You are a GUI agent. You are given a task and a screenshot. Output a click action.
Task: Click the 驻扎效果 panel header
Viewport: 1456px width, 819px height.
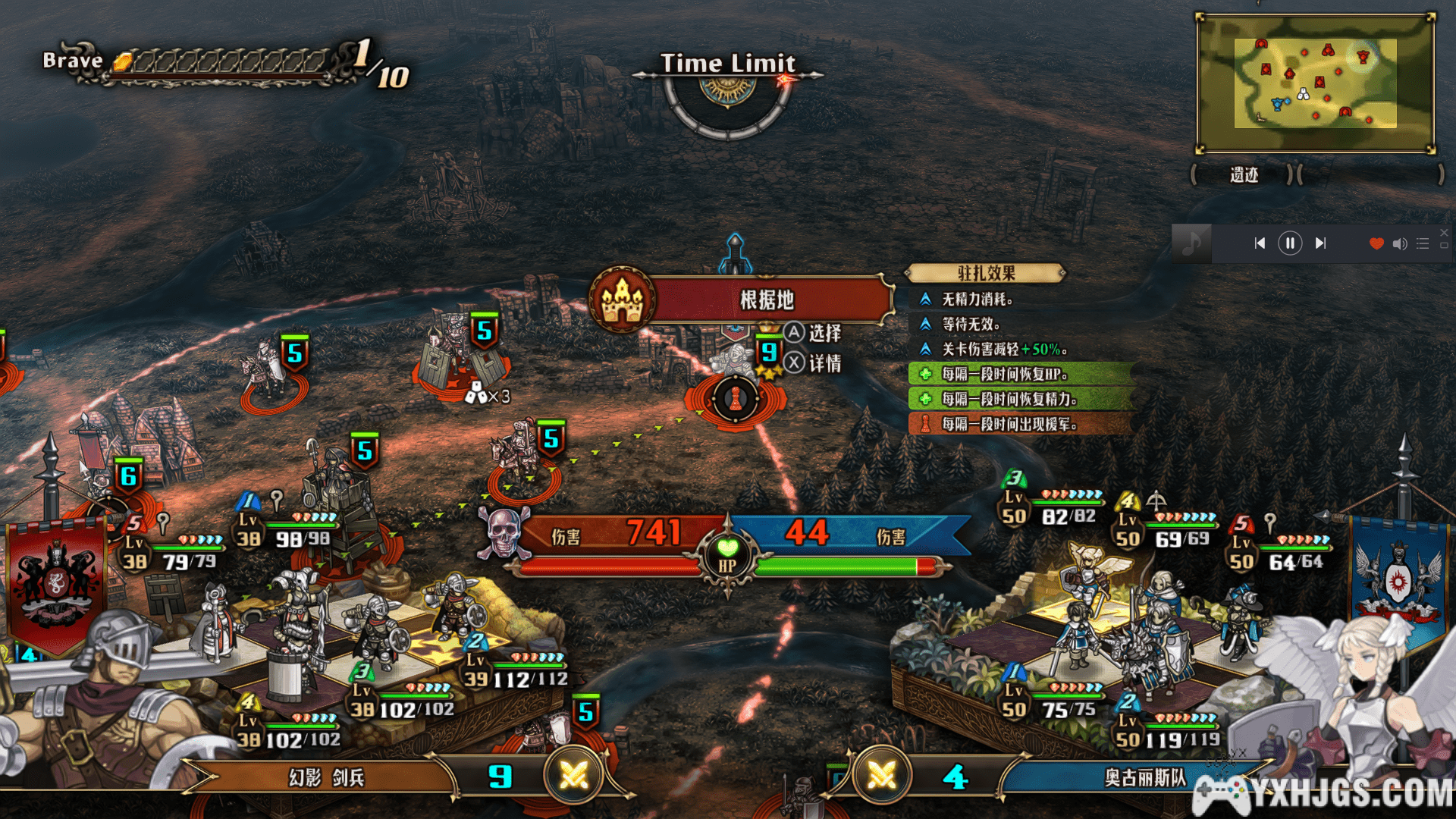click(986, 273)
